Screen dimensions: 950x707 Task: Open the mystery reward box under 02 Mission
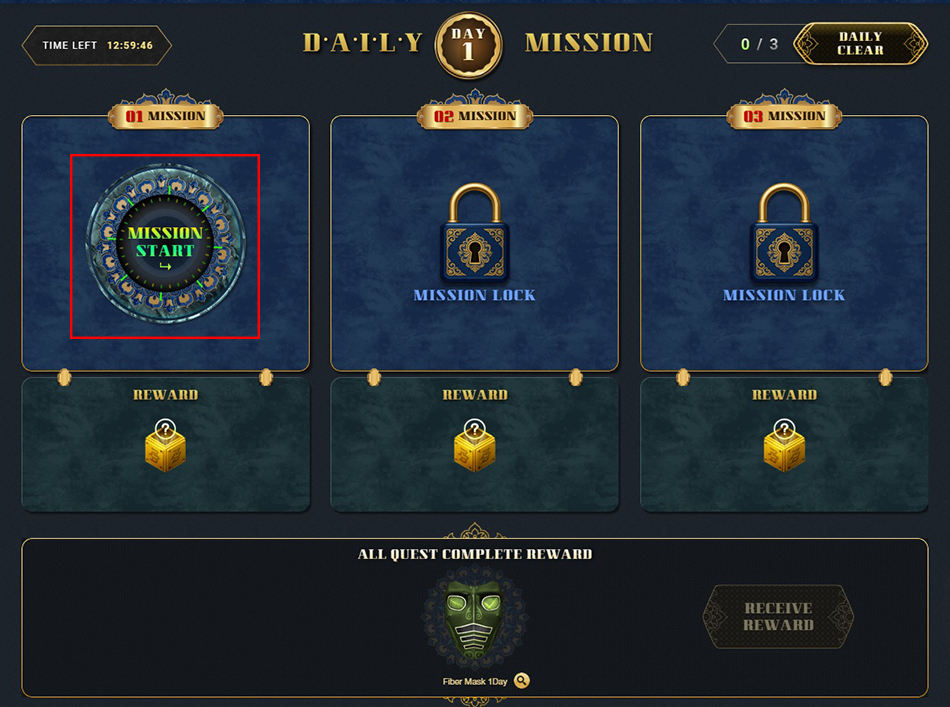click(474, 446)
